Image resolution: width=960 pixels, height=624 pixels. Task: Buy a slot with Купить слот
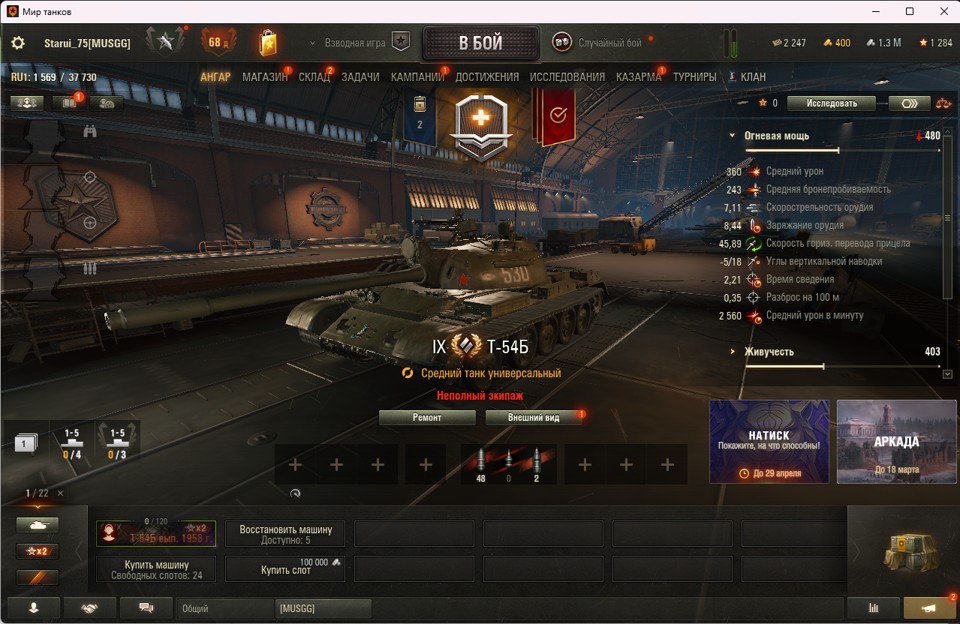[285, 569]
